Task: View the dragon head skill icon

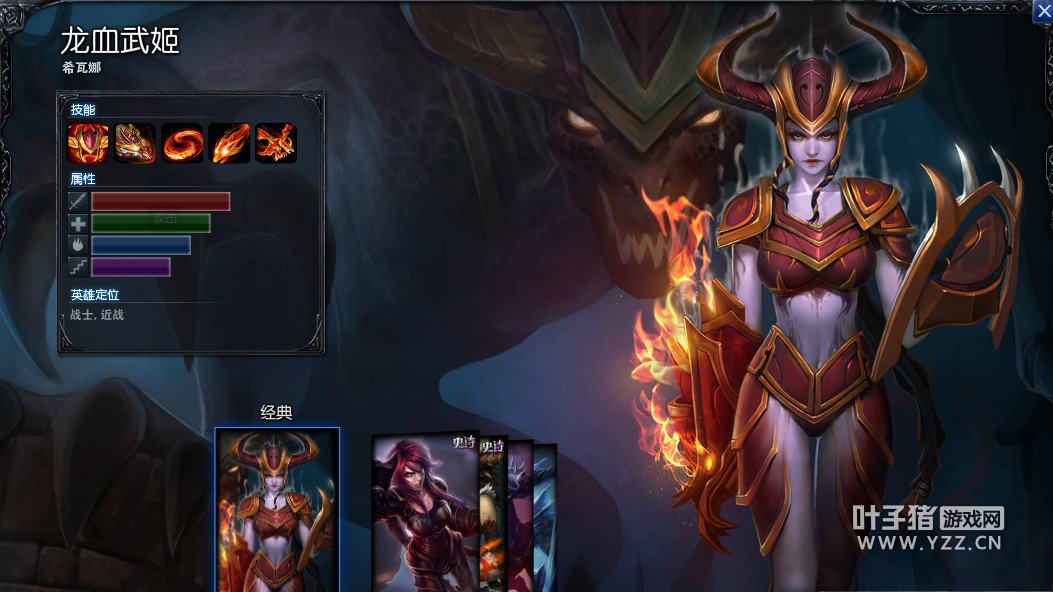Action: click(135, 143)
